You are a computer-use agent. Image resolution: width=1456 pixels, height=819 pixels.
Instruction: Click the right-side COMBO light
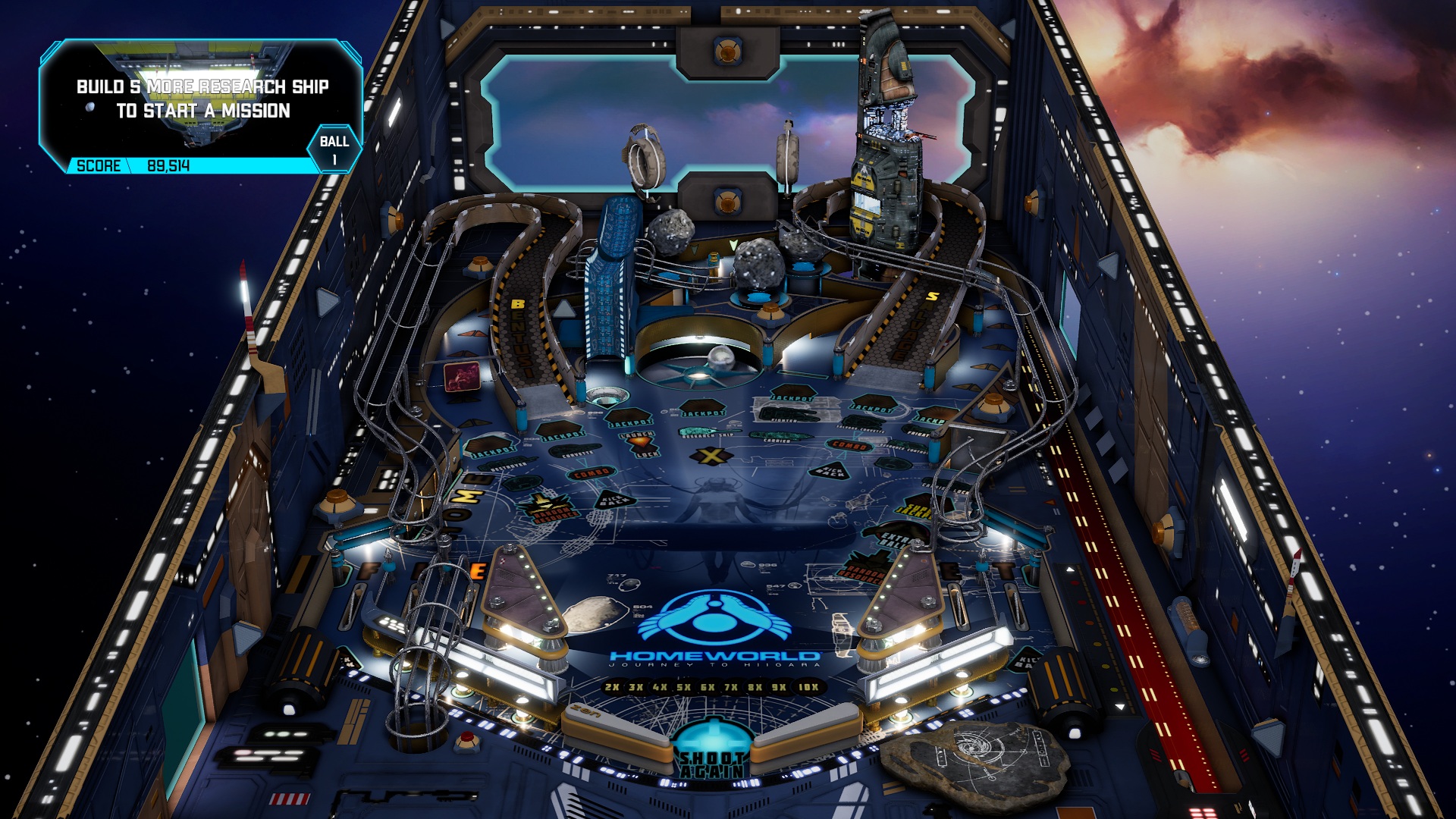tap(847, 445)
